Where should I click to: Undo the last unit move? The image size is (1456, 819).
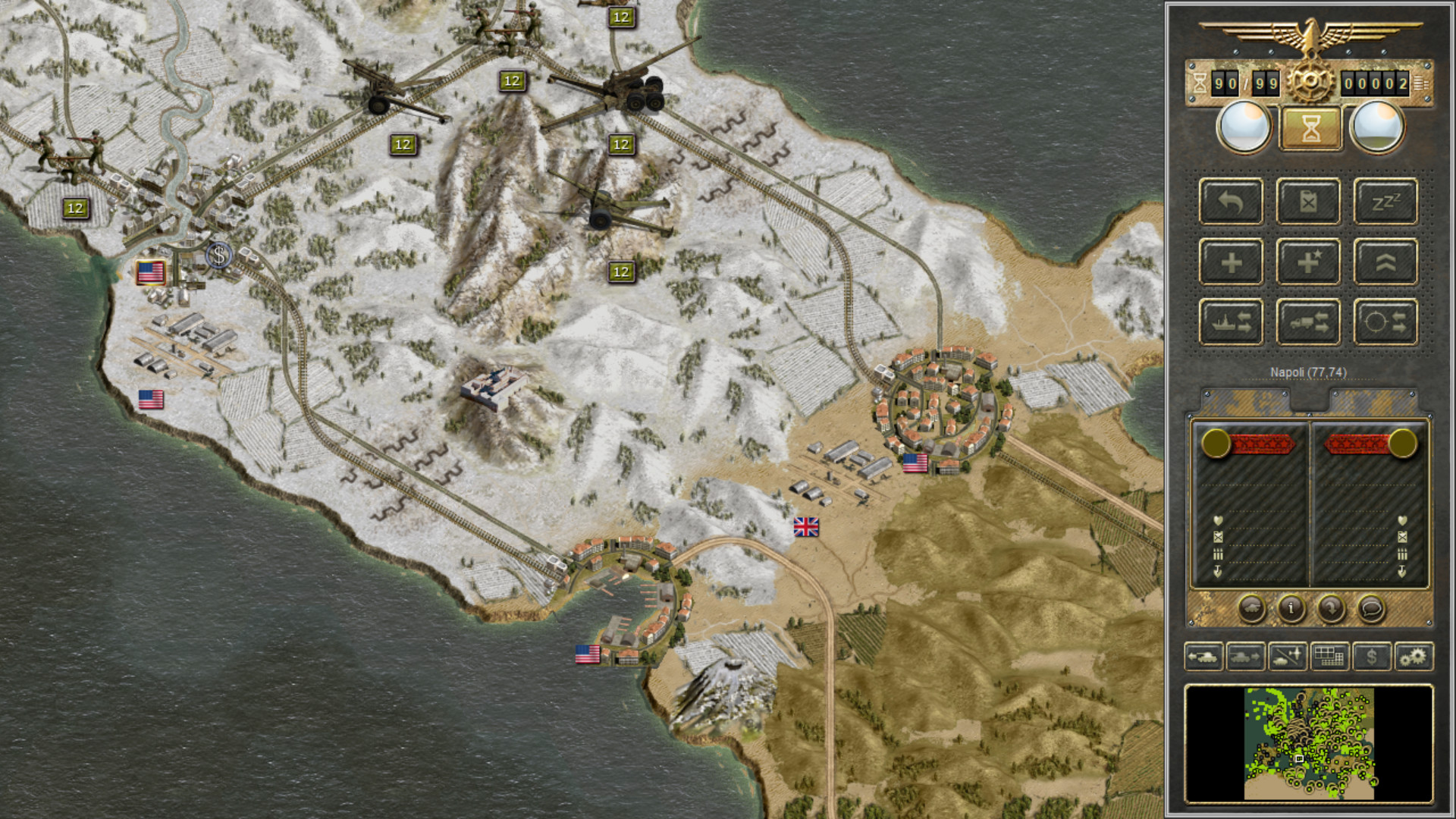1232,201
